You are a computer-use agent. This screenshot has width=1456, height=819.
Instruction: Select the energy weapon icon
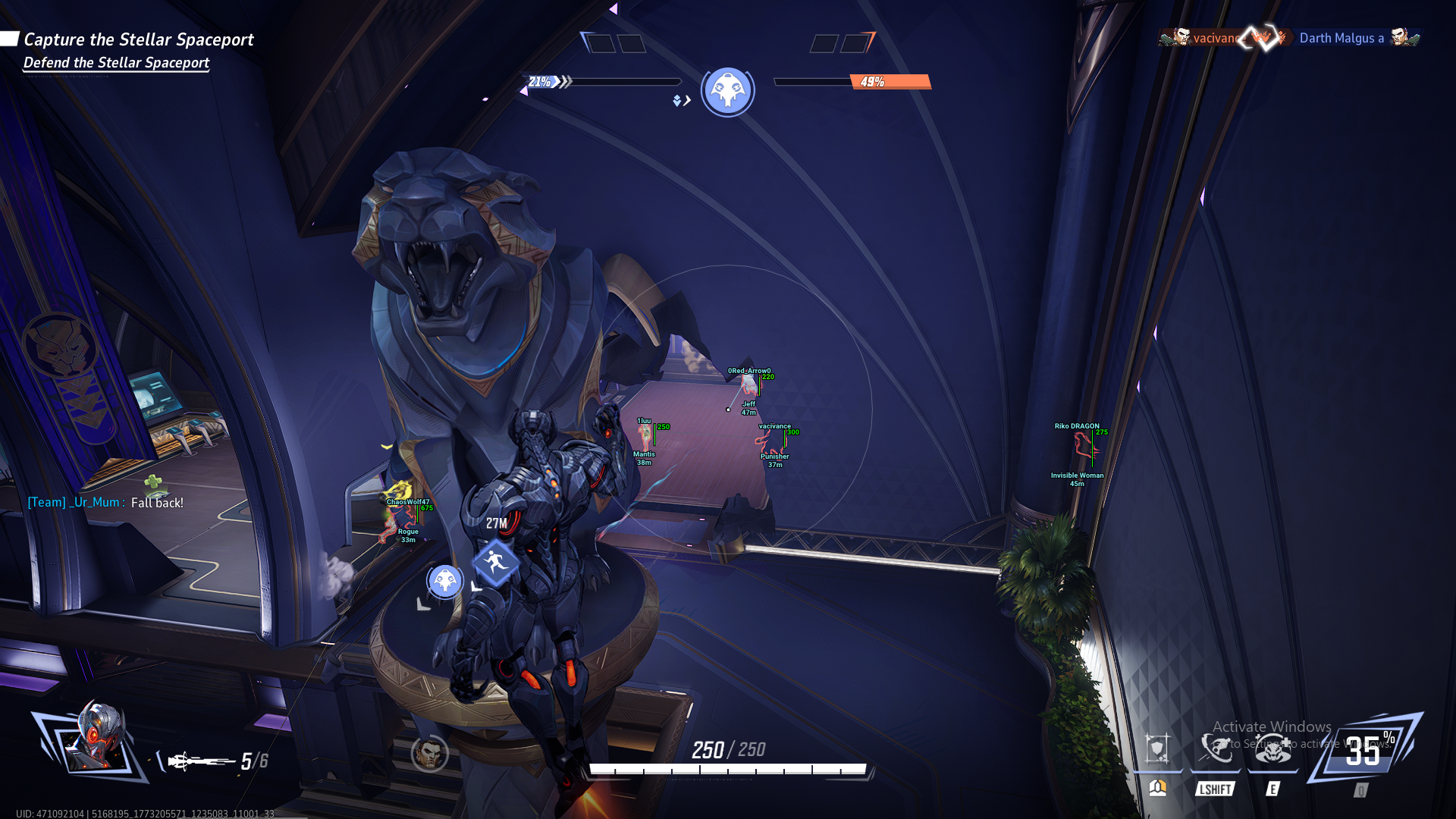pyautogui.click(x=200, y=761)
